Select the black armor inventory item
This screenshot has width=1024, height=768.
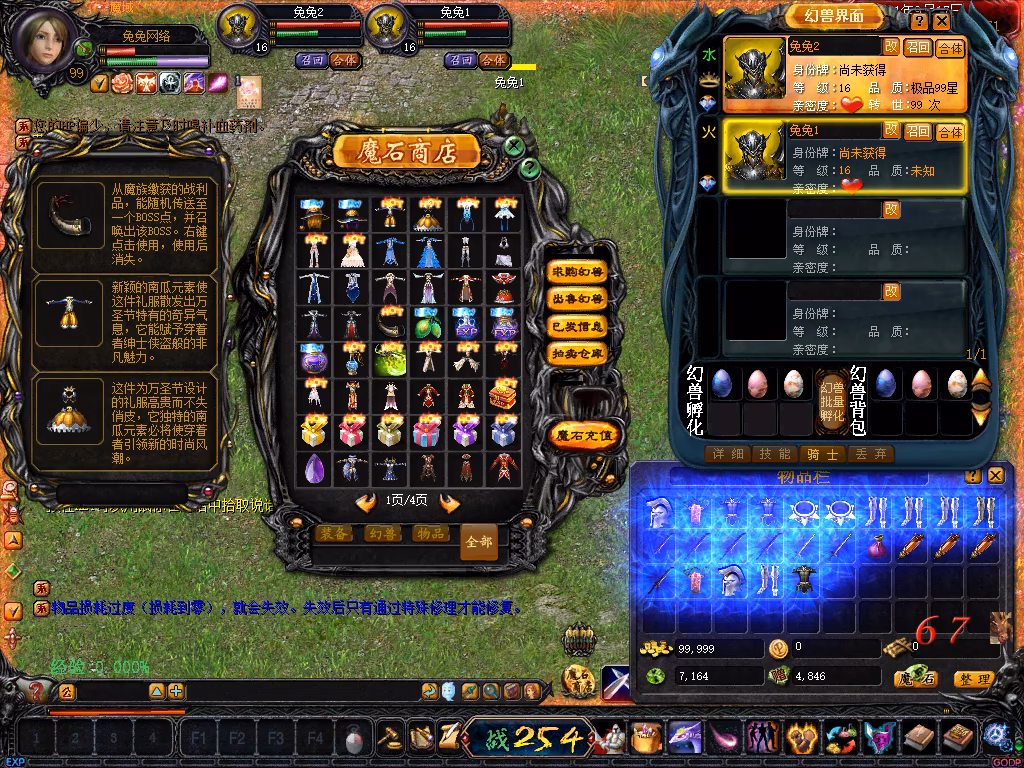802,580
